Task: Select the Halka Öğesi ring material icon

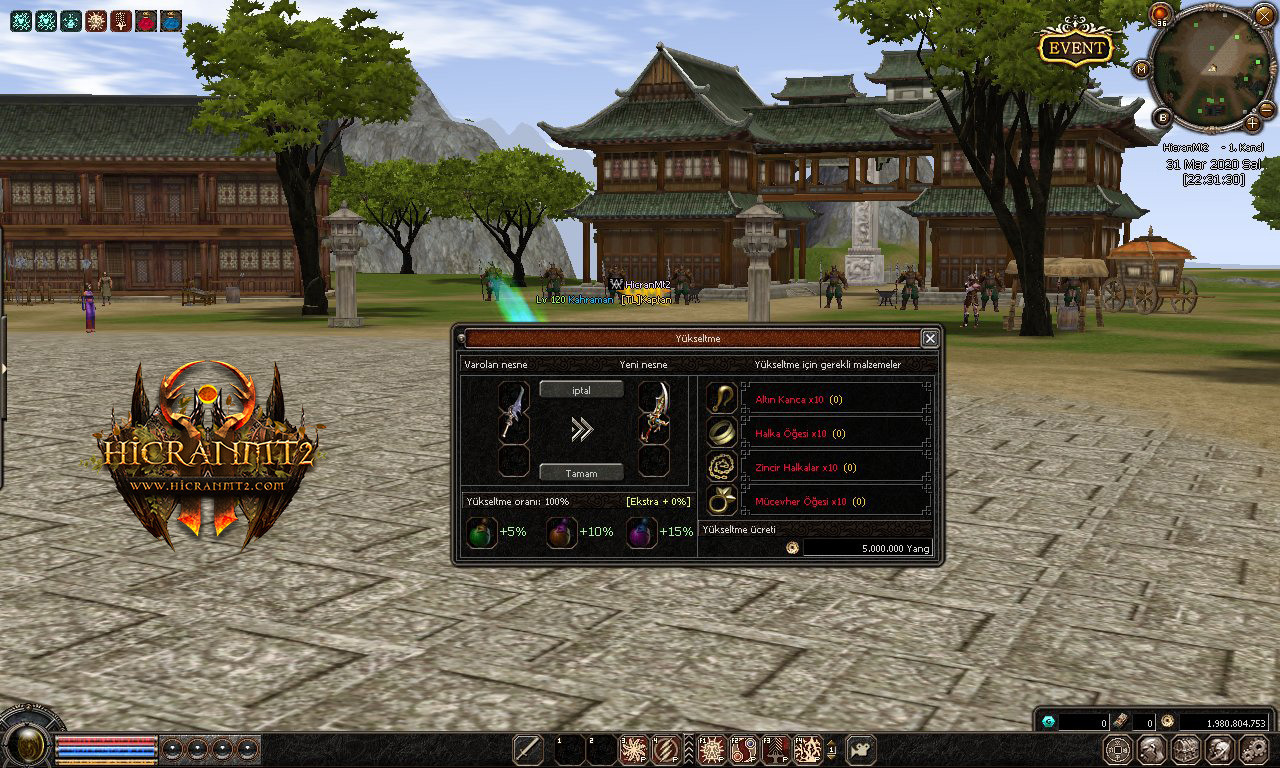Action: point(721,432)
